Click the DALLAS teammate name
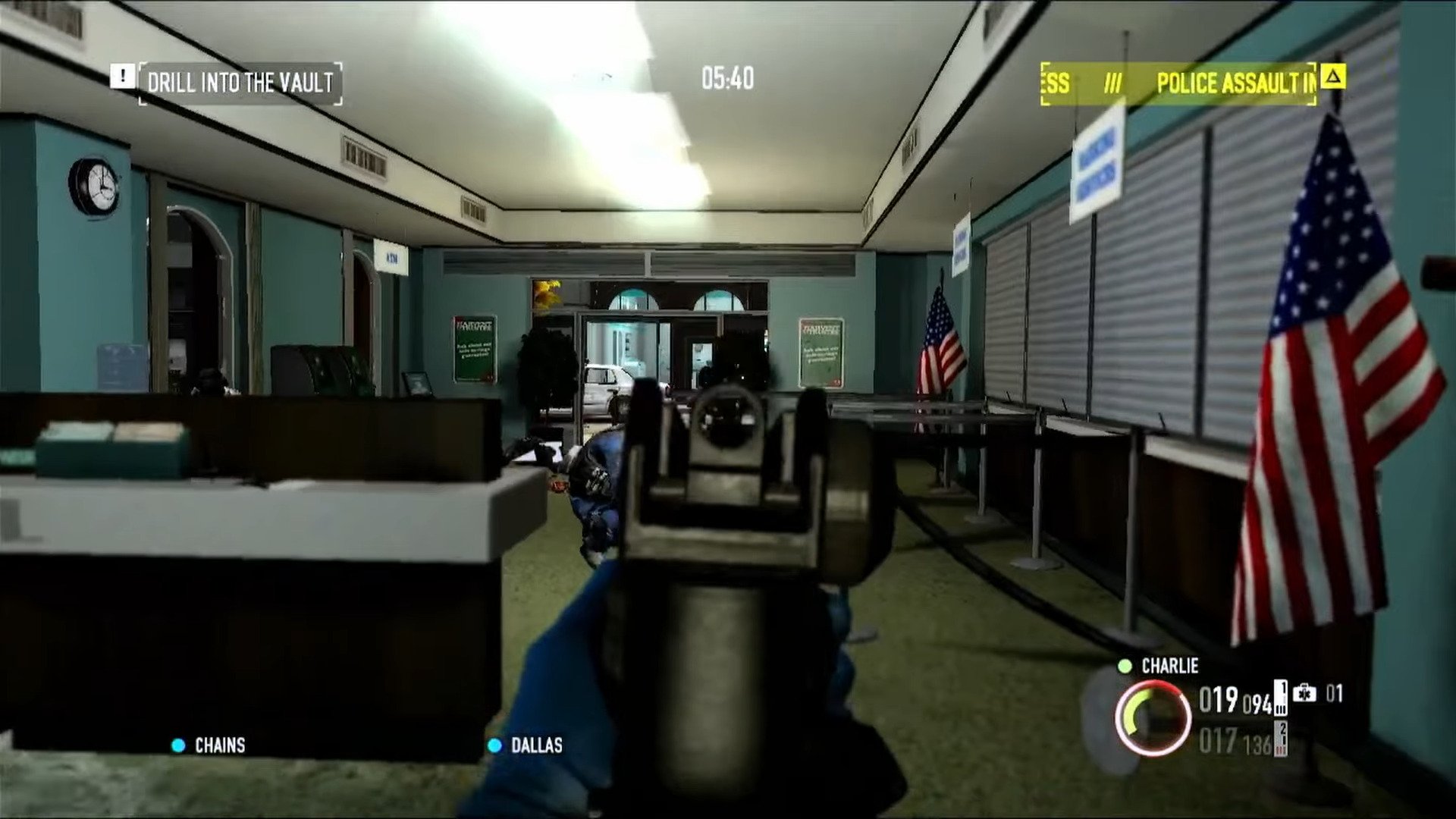Viewport: 1456px width, 819px height. (x=538, y=746)
